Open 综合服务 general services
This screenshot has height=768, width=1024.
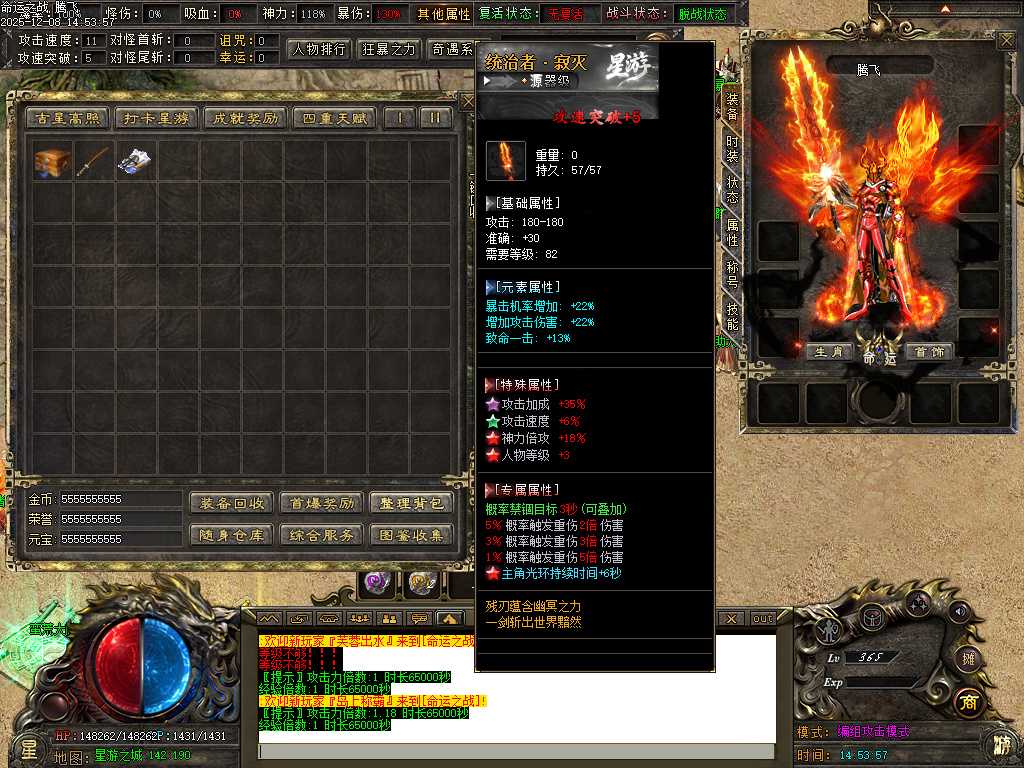tap(320, 535)
